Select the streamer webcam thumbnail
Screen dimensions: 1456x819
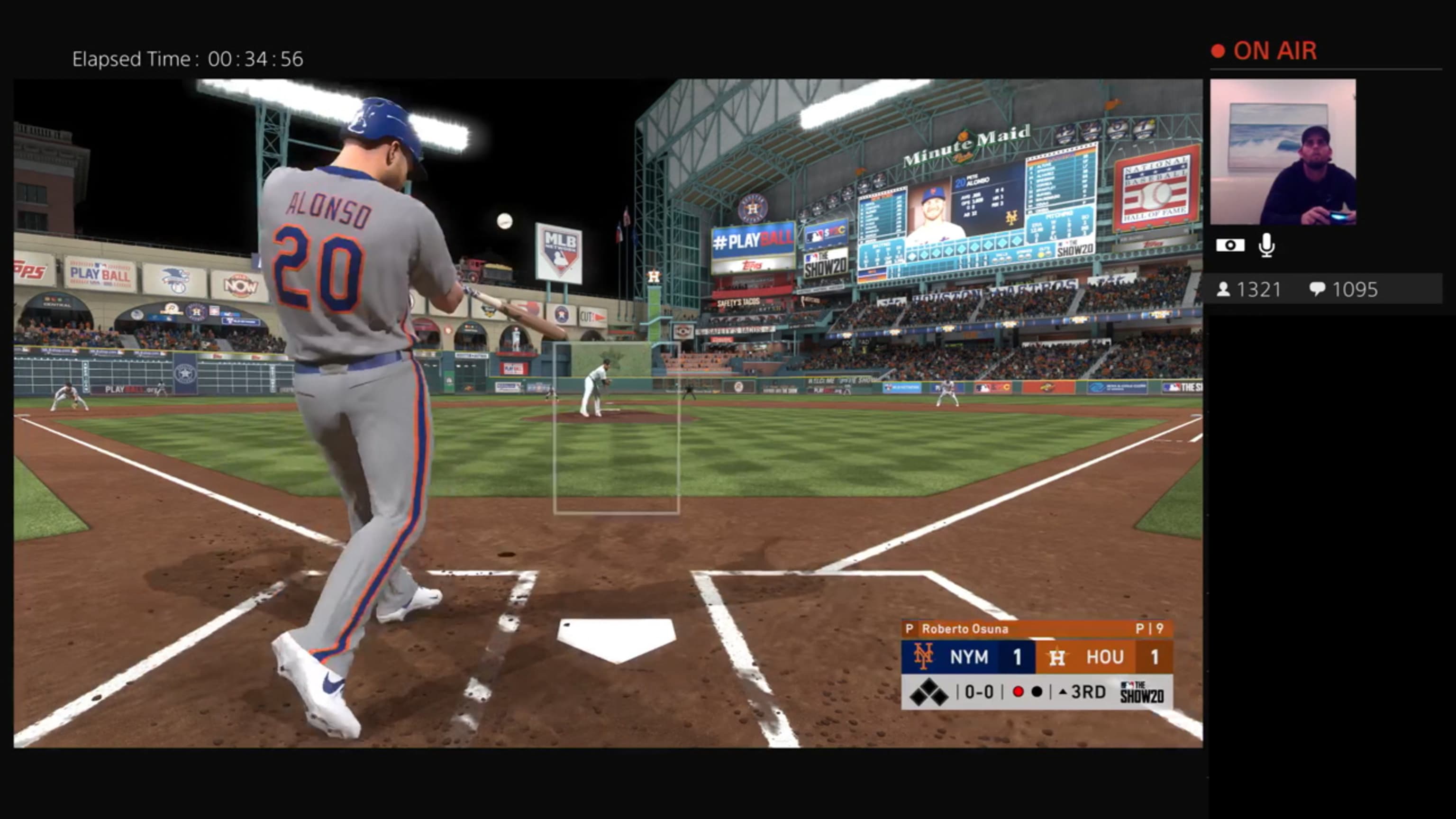coord(1283,152)
